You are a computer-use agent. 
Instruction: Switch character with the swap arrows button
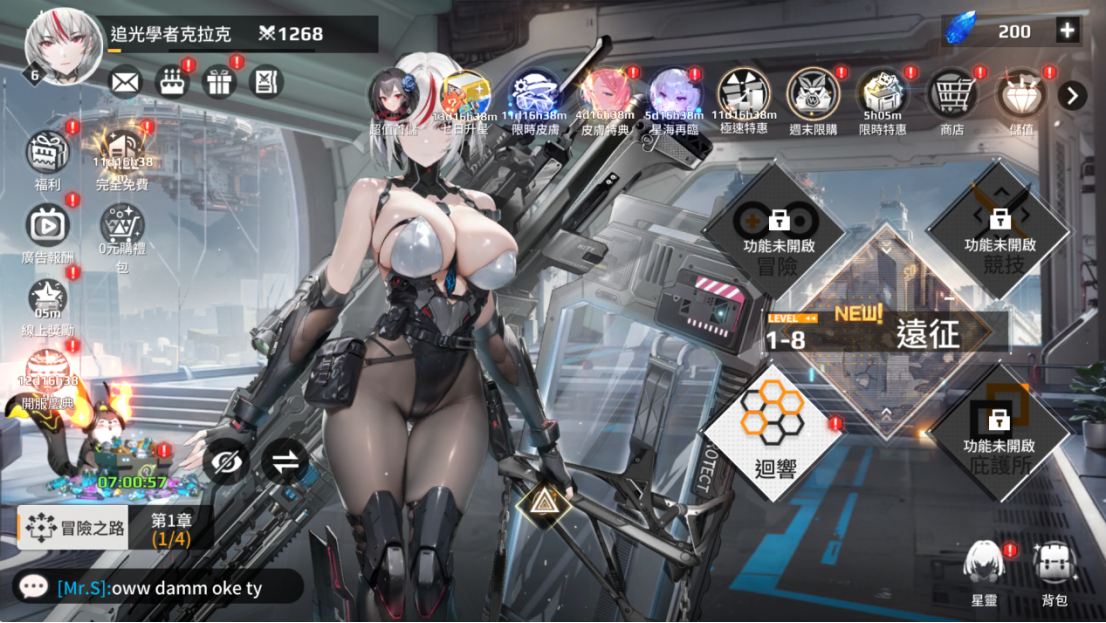(285, 462)
